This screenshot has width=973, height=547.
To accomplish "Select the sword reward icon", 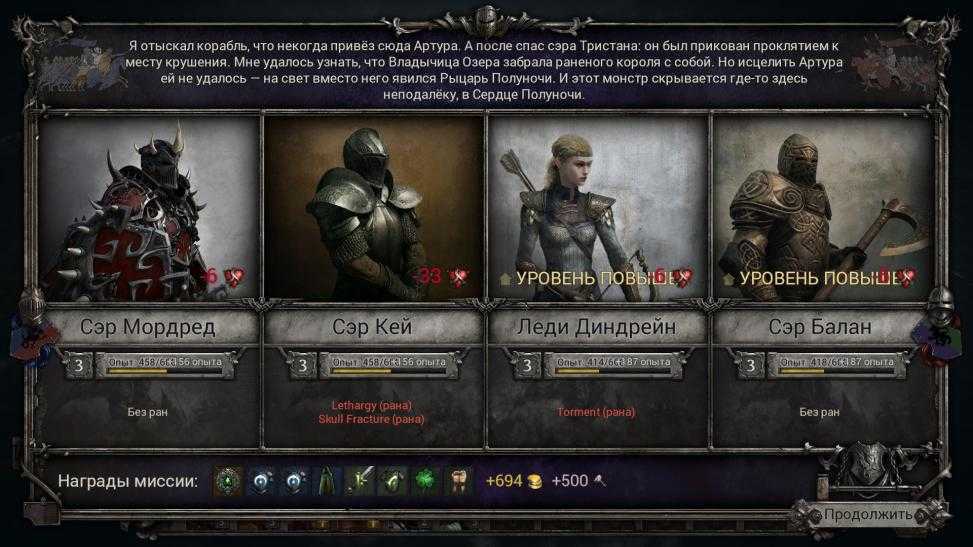I will pyautogui.click(x=360, y=481).
